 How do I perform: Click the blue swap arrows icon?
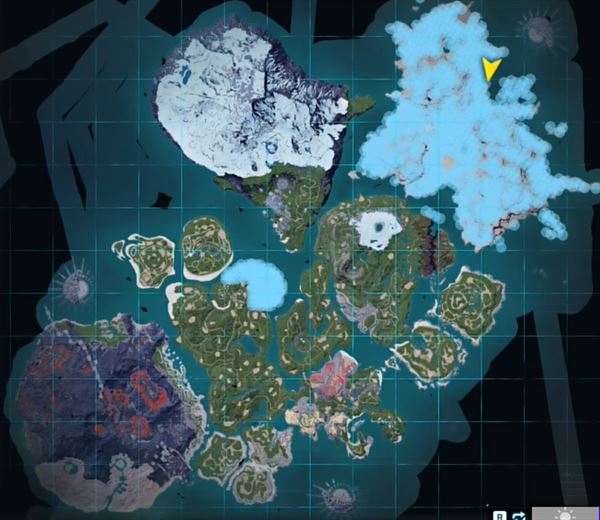(518, 513)
